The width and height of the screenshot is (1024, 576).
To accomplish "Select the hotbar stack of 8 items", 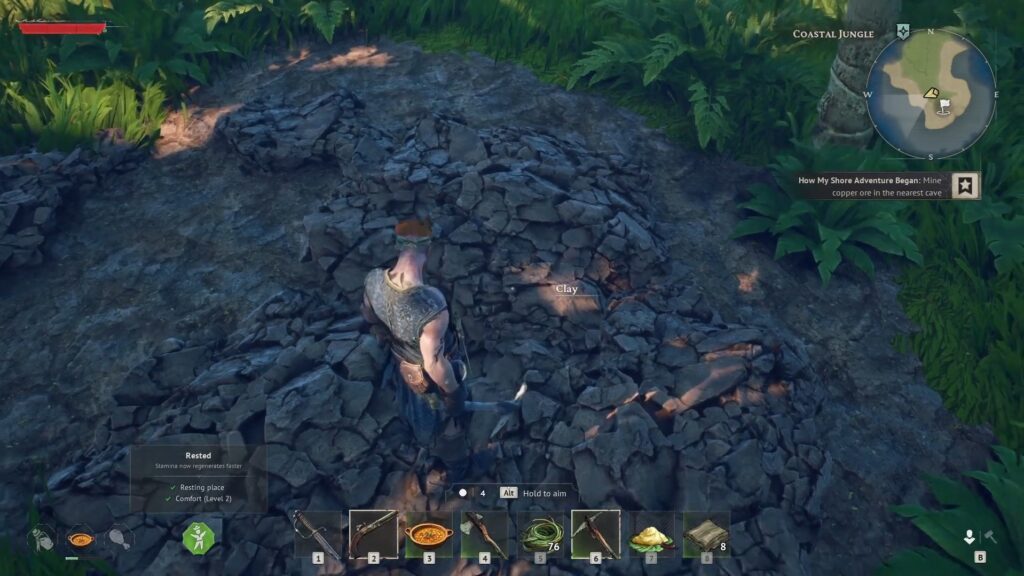I will coord(706,533).
